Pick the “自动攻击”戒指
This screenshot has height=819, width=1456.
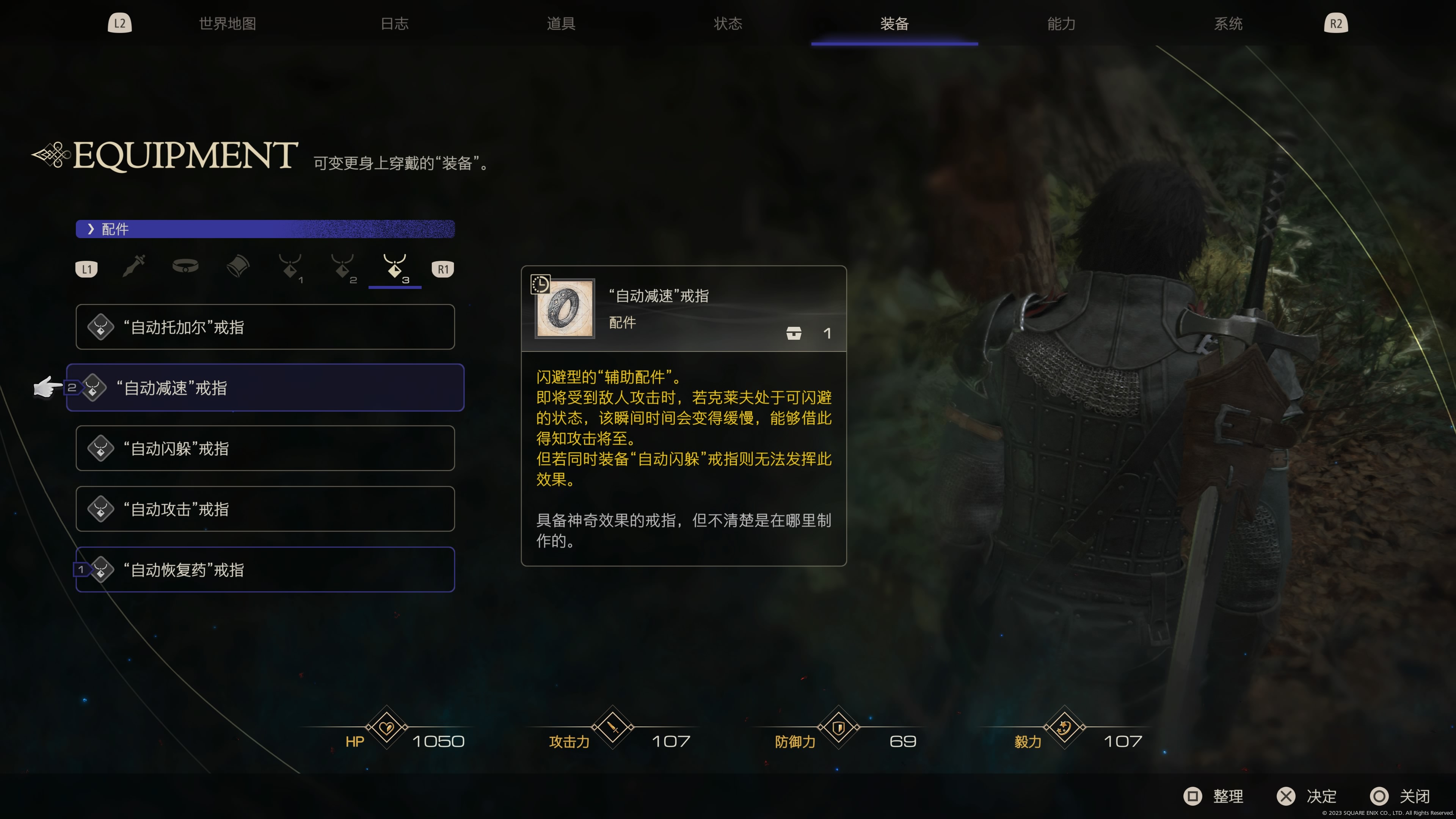click(x=265, y=509)
